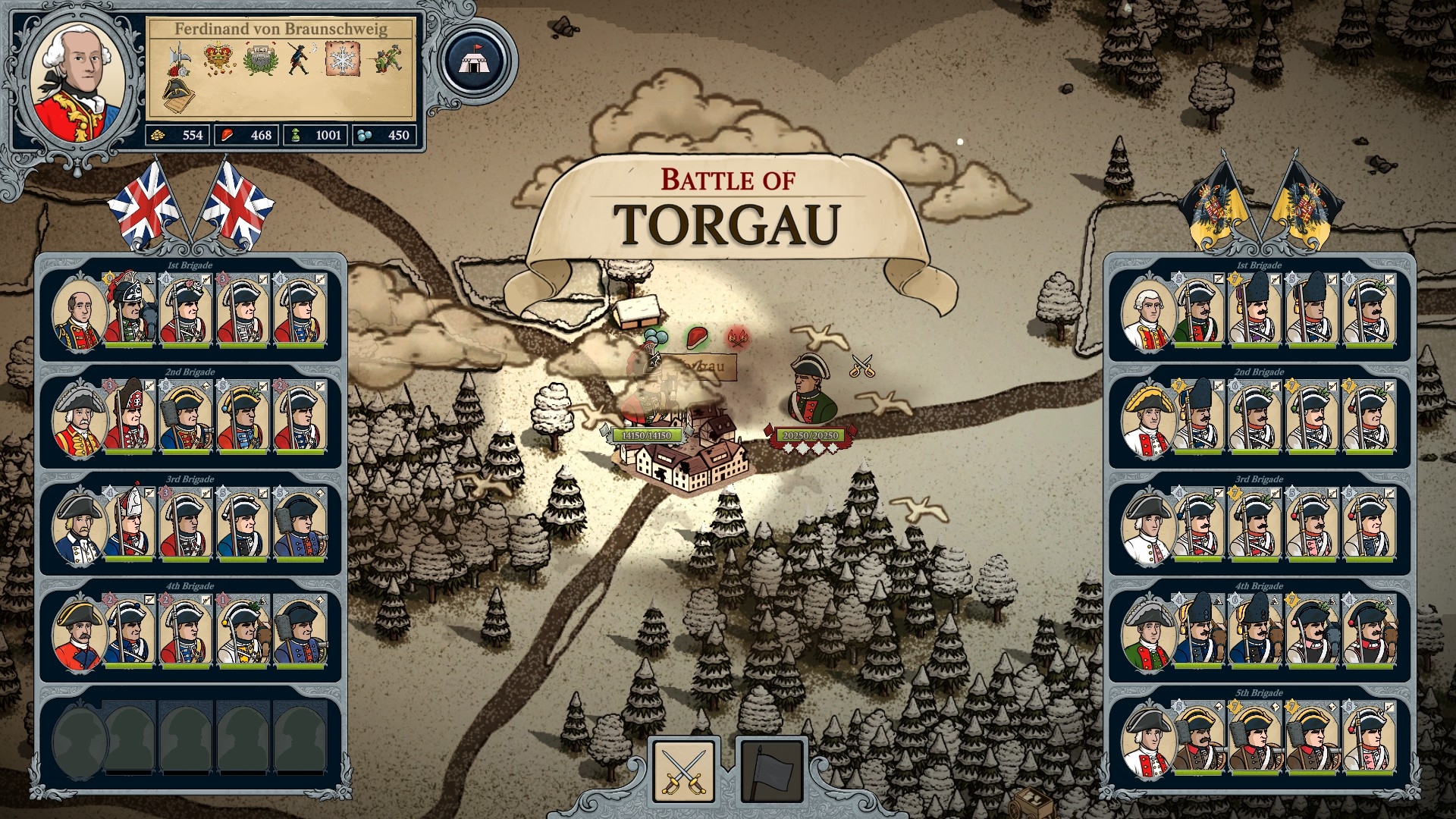Select the bearskin grenadier in British 2nd Brigade
The width and height of the screenshot is (1456, 819).
pyautogui.click(x=130, y=419)
